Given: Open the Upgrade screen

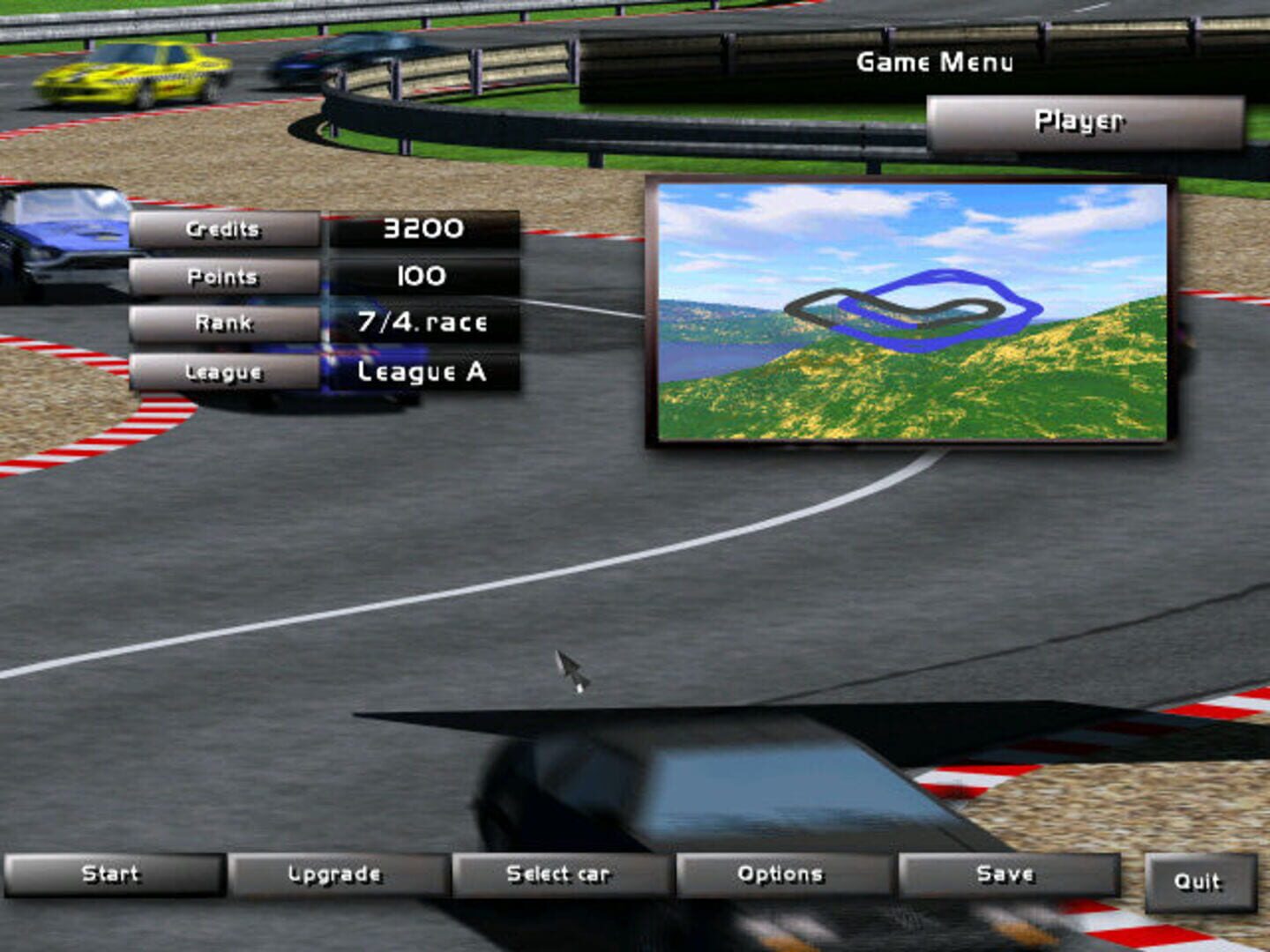Looking at the screenshot, I should 336,874.
